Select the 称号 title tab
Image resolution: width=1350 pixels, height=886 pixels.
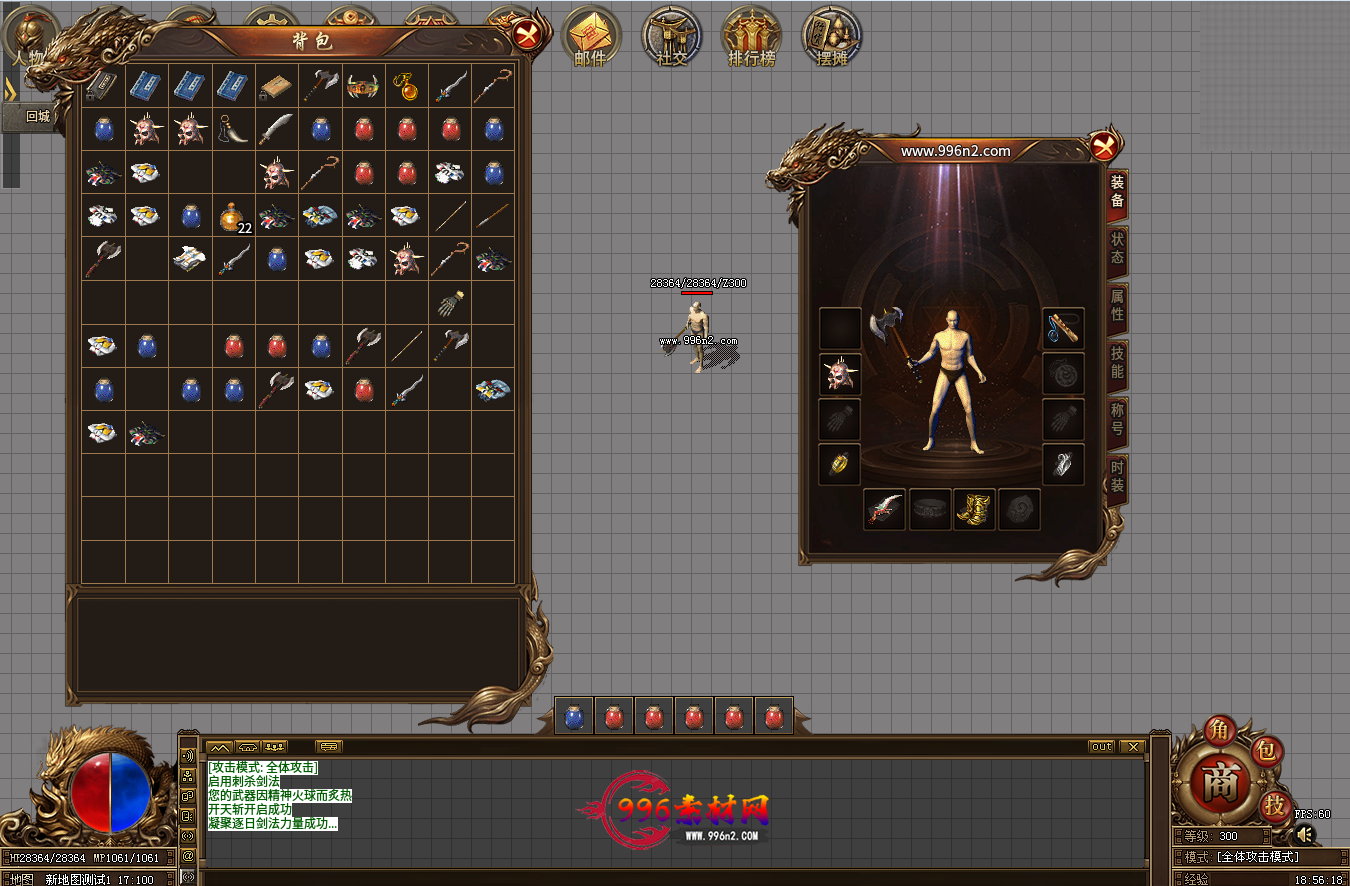[1117, 420]
